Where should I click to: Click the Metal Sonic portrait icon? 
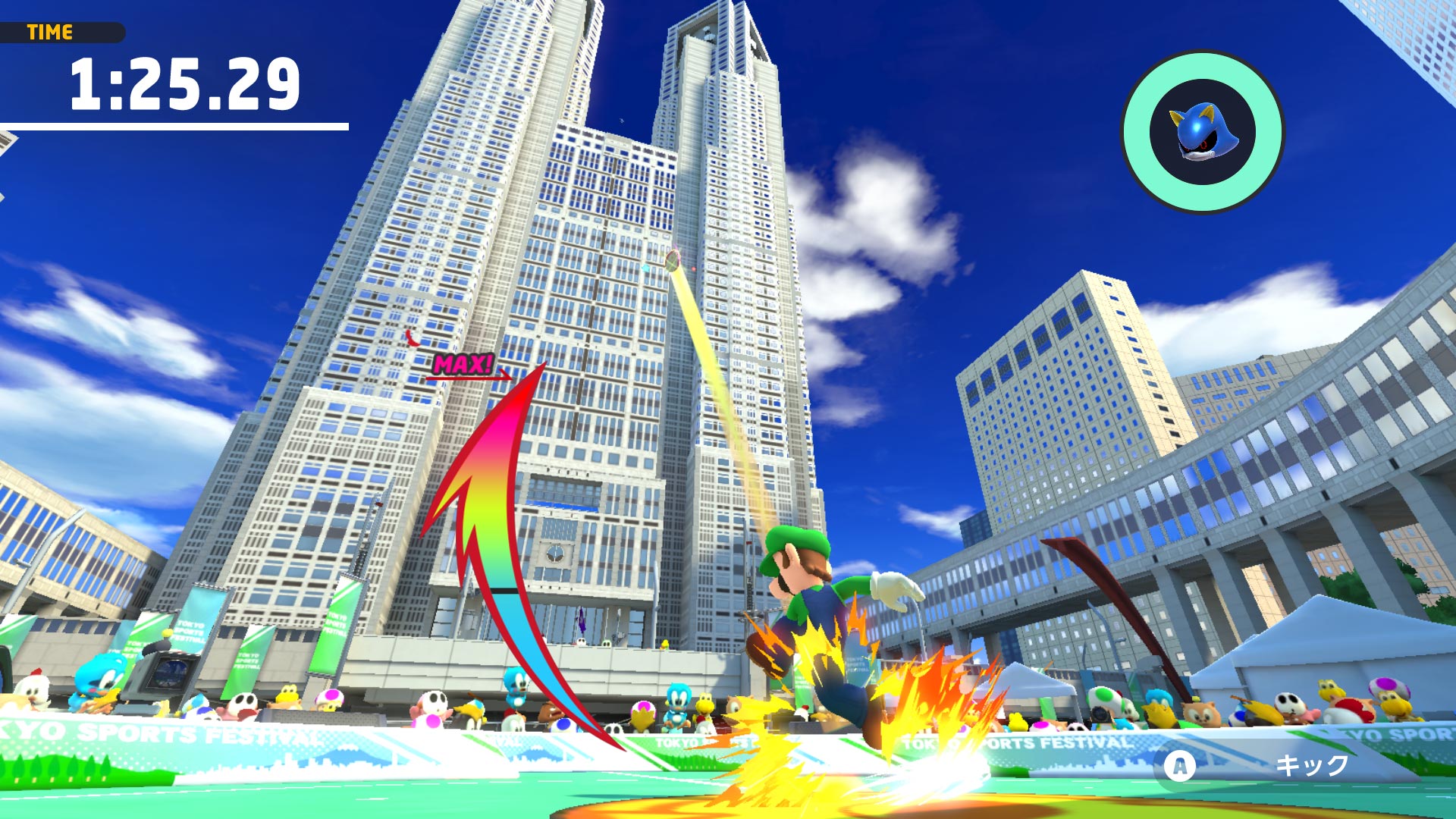tap(1203, 132)
